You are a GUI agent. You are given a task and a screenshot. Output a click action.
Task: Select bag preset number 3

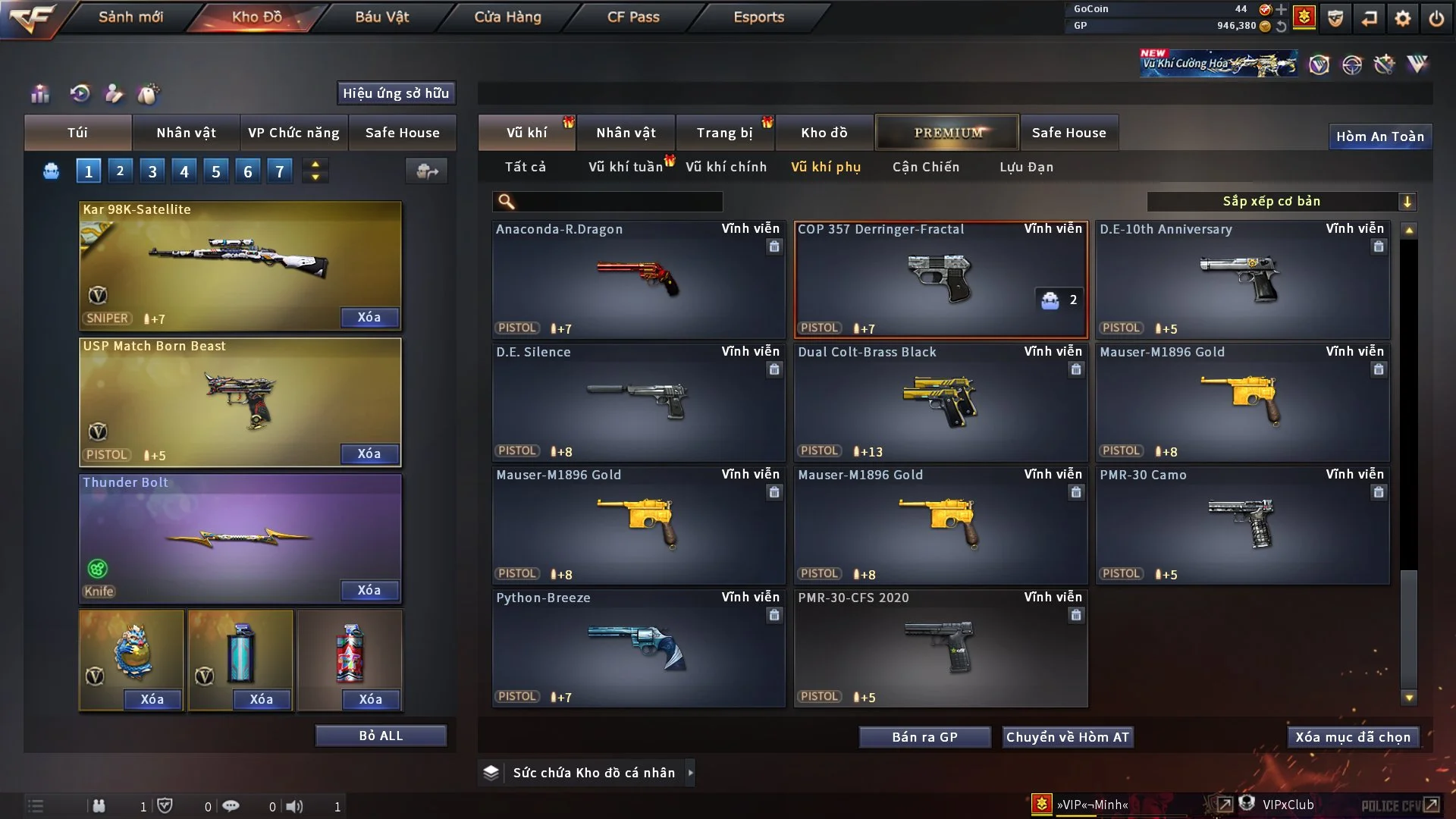pos(152,171)
